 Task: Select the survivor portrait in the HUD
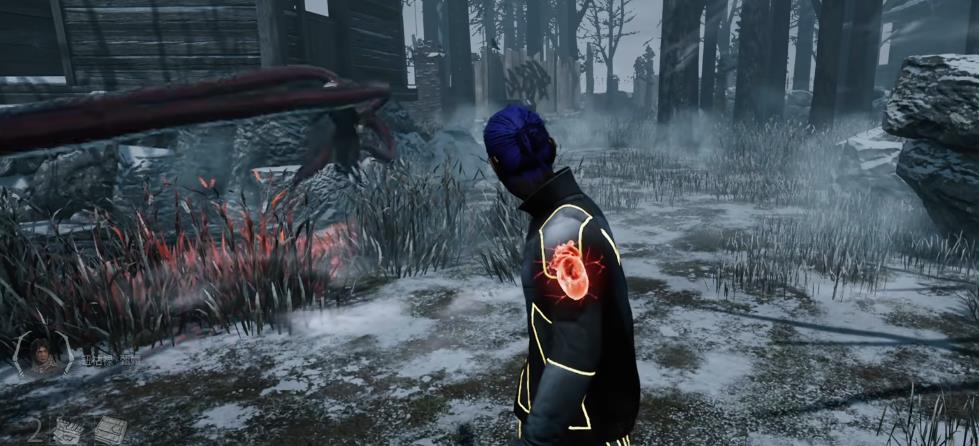43,354
